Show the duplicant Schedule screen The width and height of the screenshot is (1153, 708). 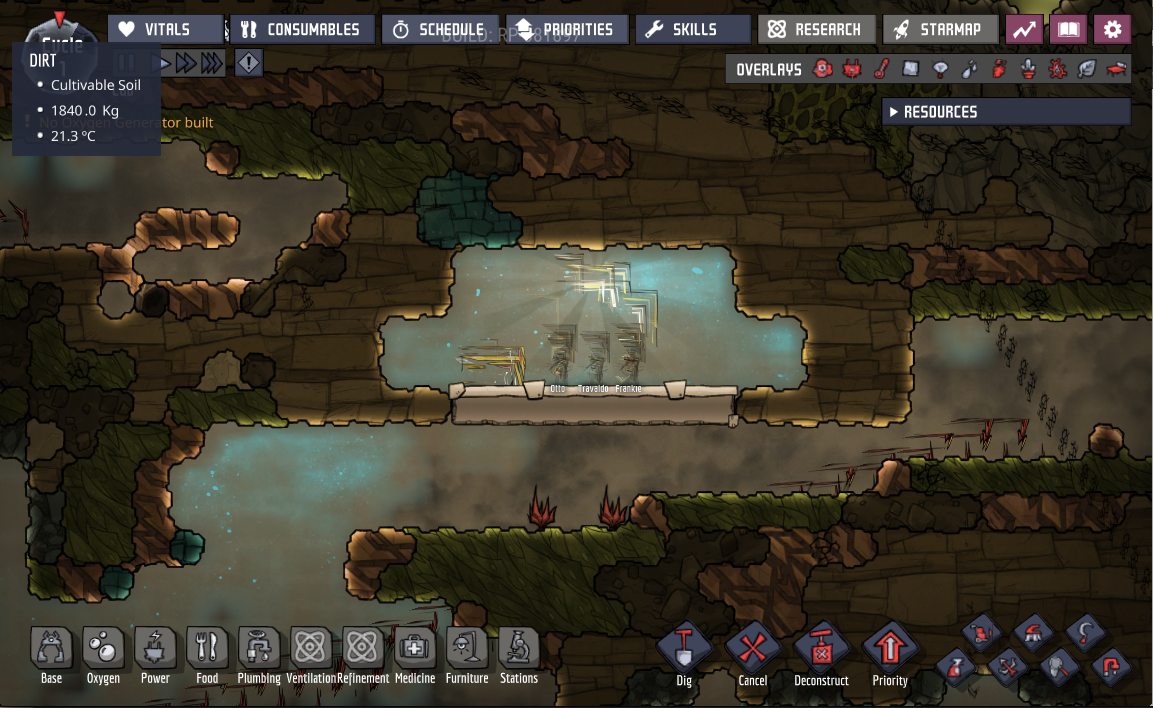[x=439, y=30]
